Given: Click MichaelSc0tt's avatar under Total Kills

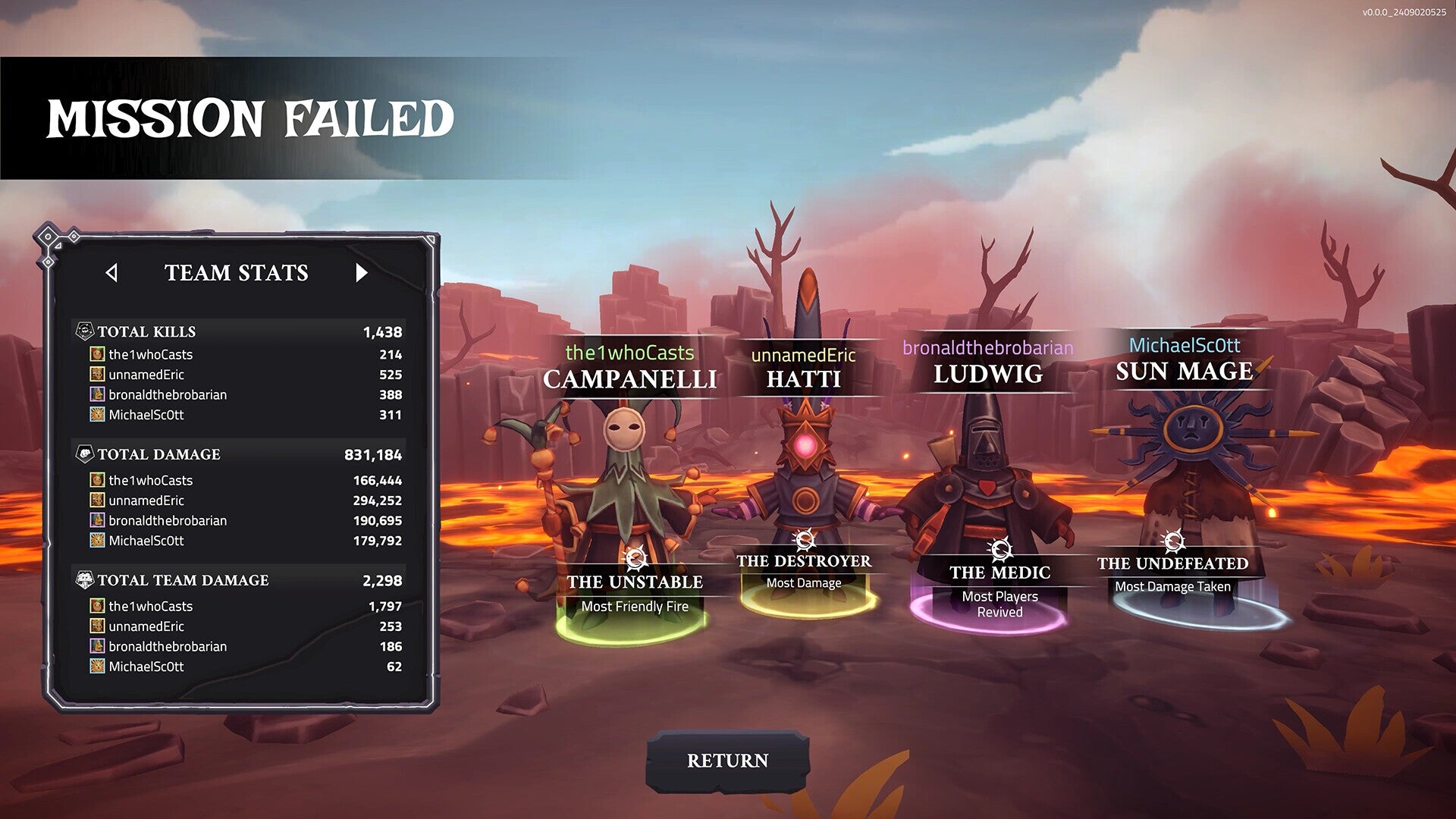Looking at the screenshot, I should coord(96,415).
